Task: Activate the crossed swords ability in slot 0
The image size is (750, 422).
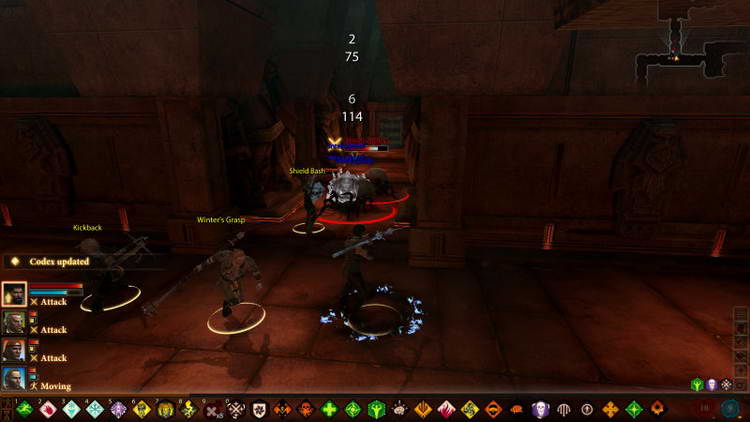Action: [236, 409]
